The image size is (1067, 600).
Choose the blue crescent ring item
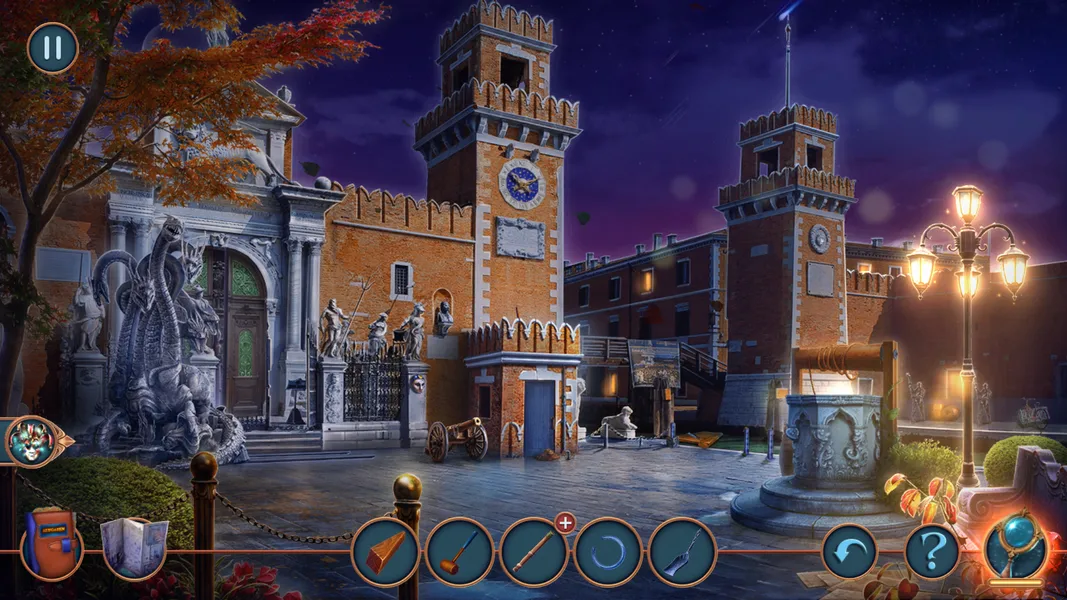tap(607, 552)
